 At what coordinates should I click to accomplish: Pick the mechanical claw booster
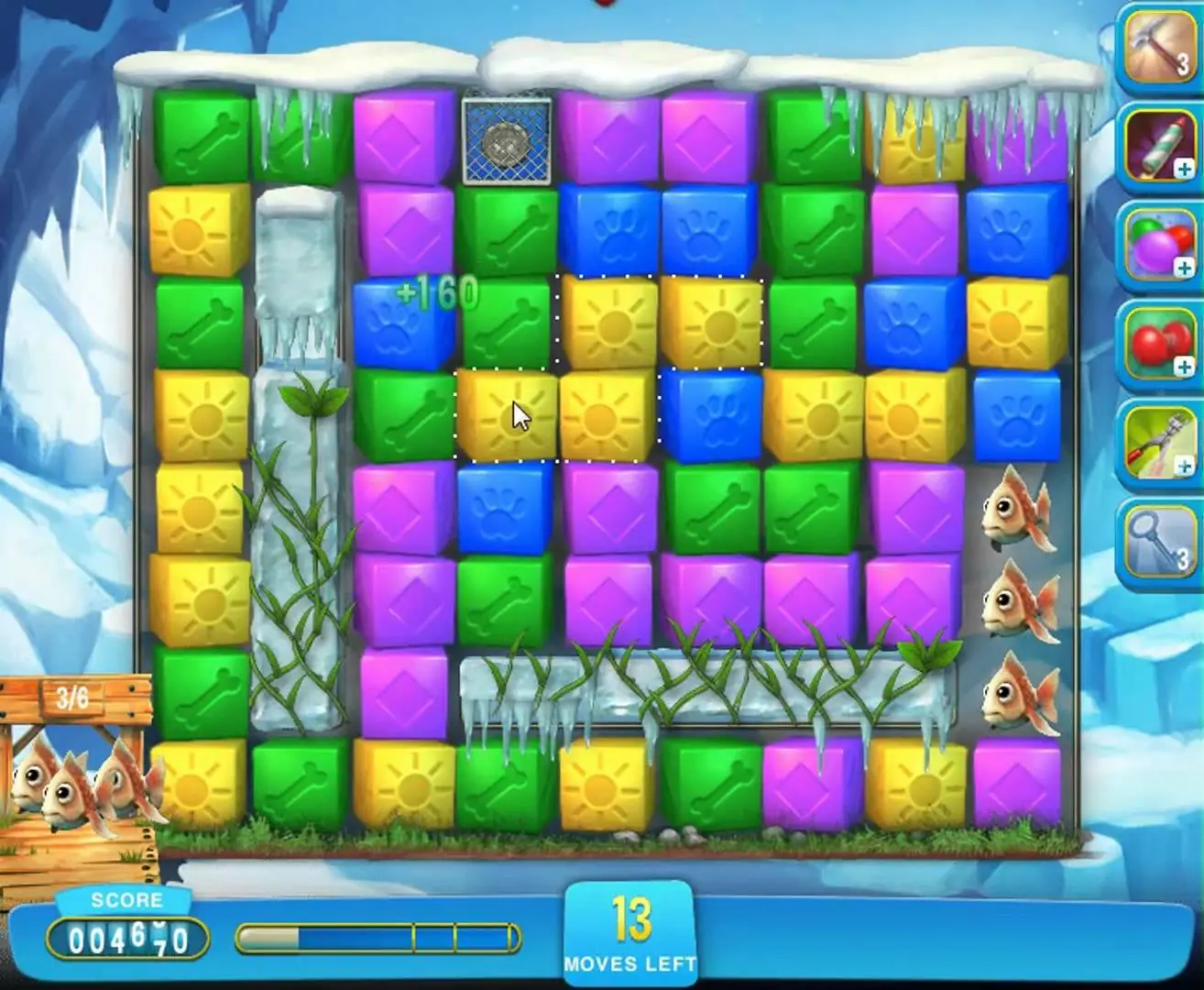point(1158,444)
